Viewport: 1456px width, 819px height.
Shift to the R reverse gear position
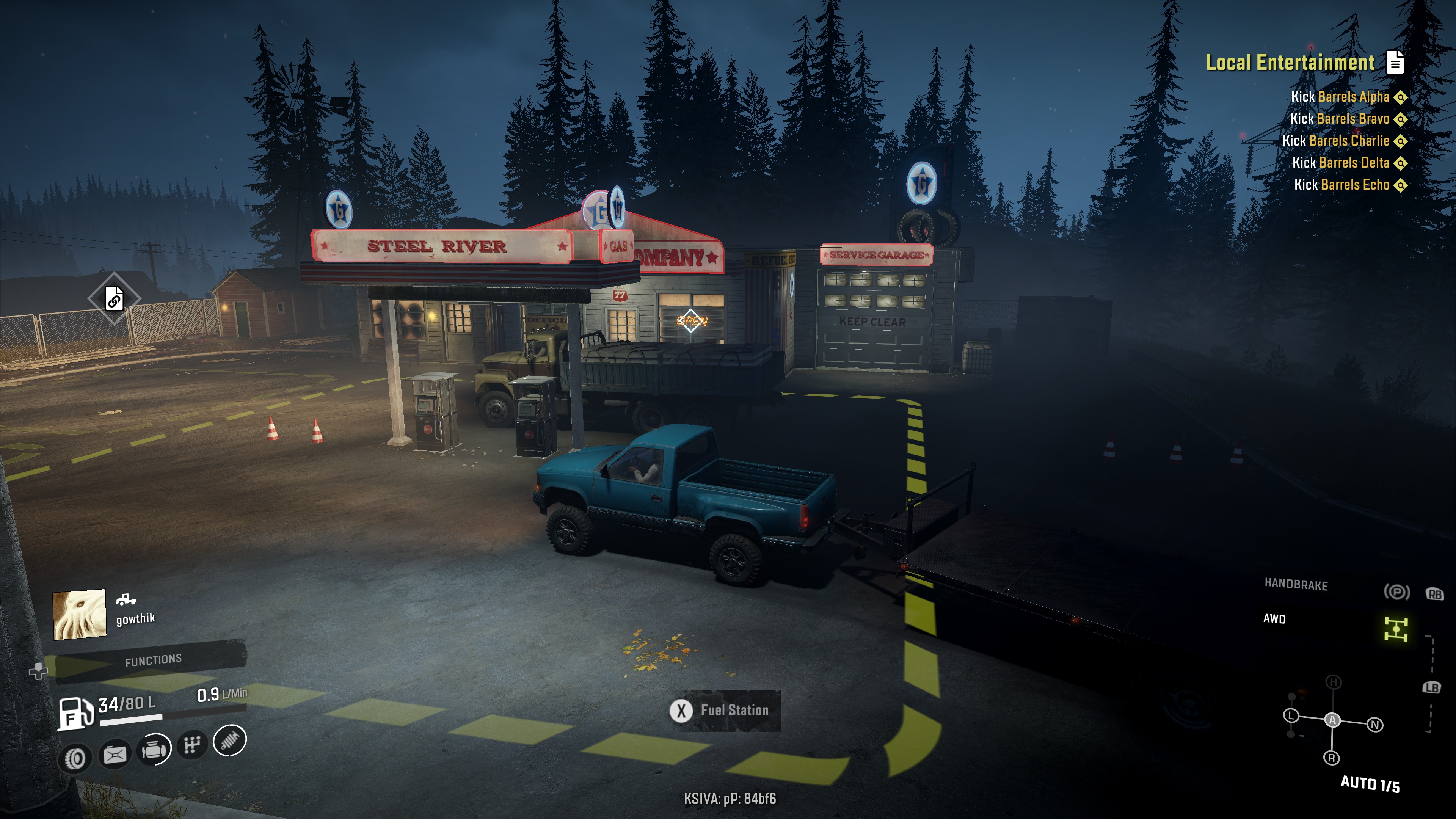pos(1331,758)
